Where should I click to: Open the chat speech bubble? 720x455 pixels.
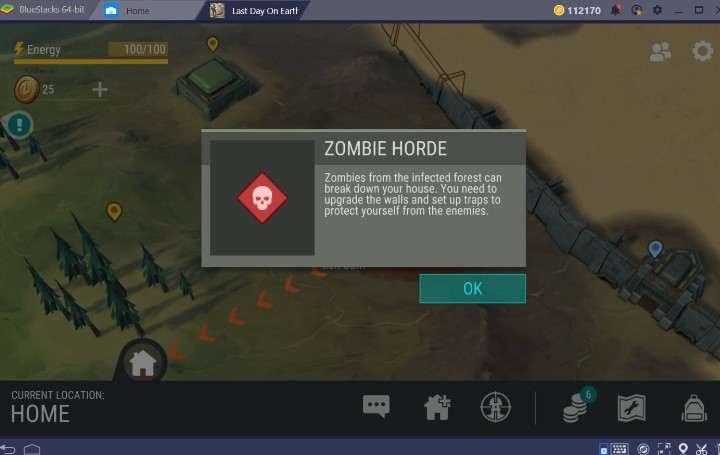click(376, 406)
